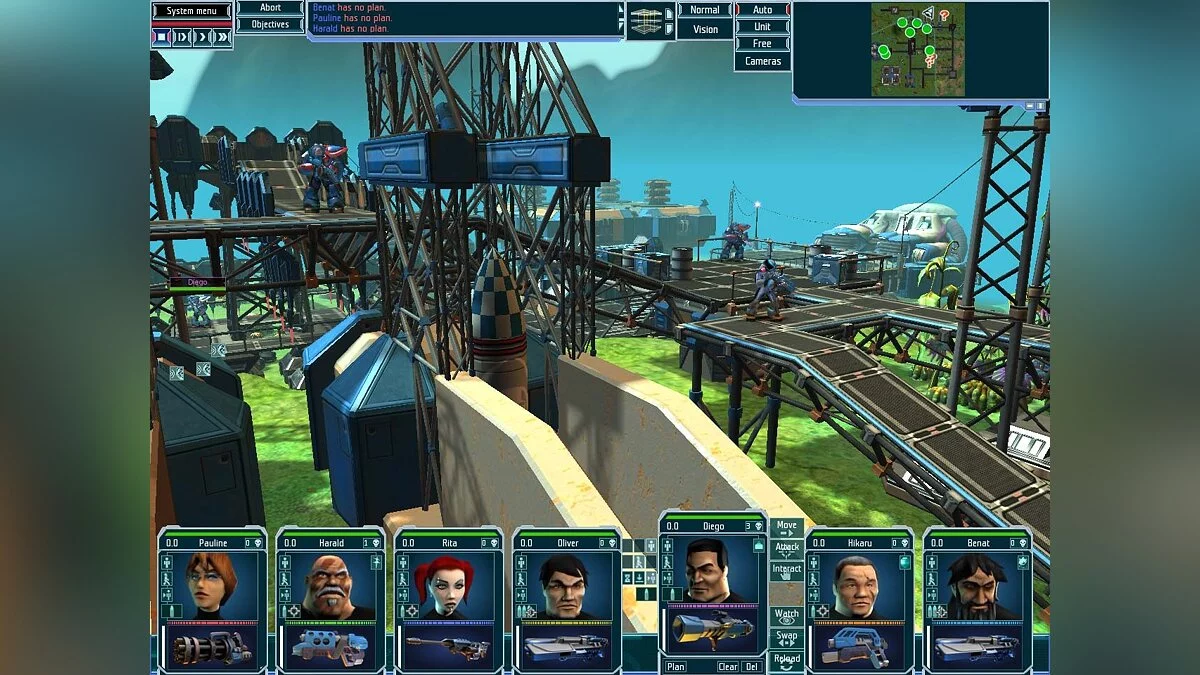Open the System menu
This screenshot has width=1200, height=675.
click(x=193, y=11)
